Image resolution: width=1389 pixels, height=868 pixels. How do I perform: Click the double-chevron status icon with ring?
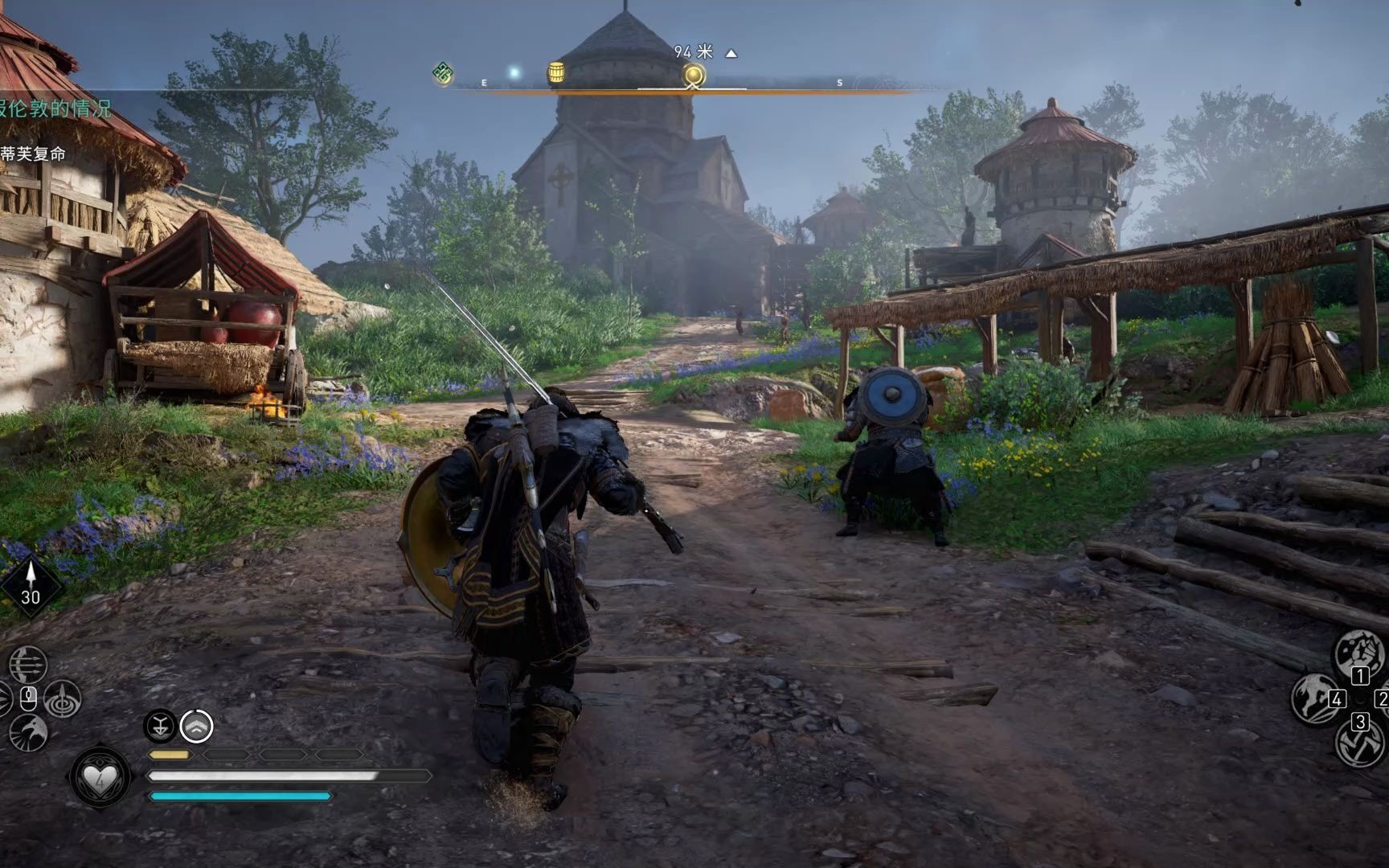click(x=196, y=726)
